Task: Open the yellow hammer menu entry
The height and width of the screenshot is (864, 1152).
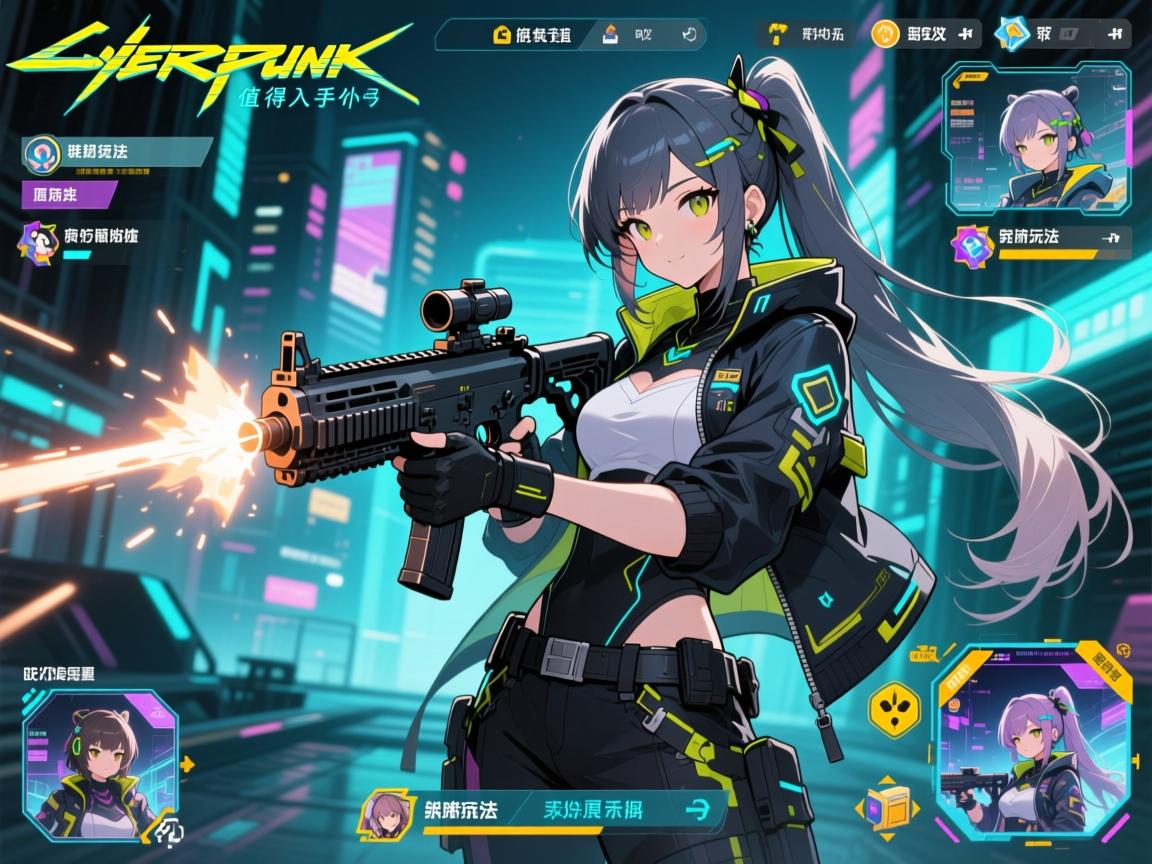Action: point(776,34)
